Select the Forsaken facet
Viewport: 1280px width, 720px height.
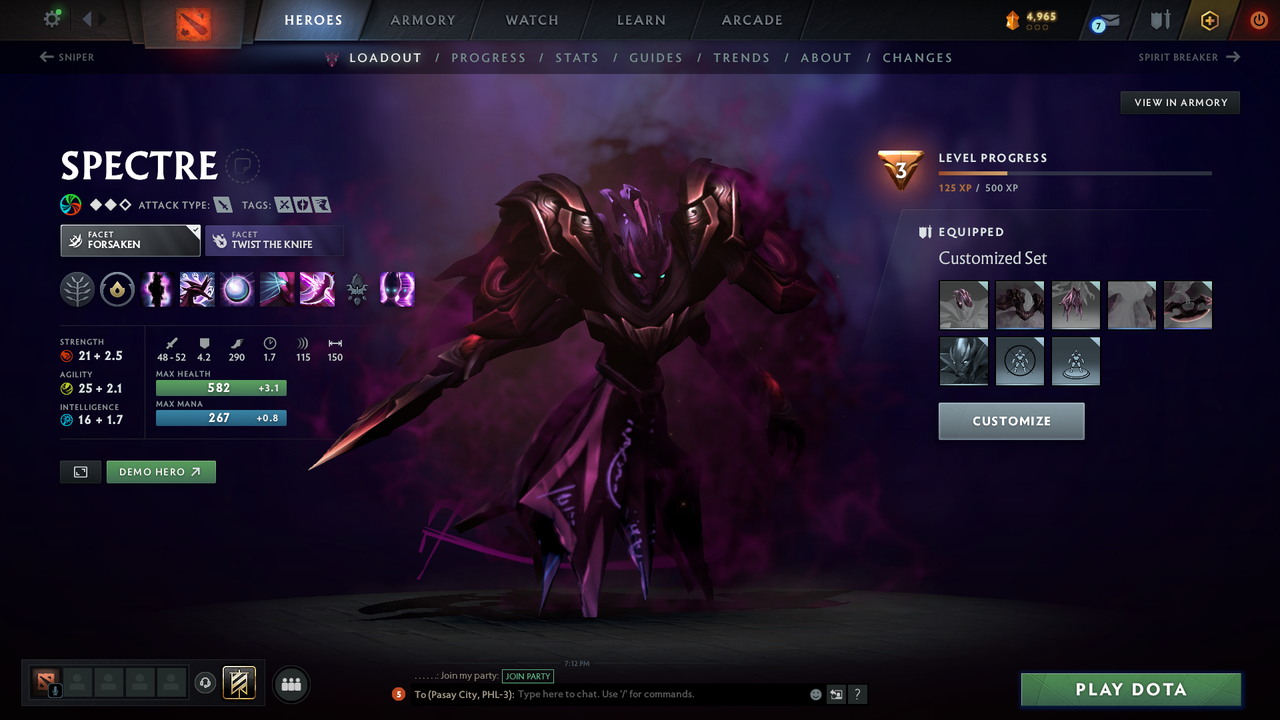point(130,240)
